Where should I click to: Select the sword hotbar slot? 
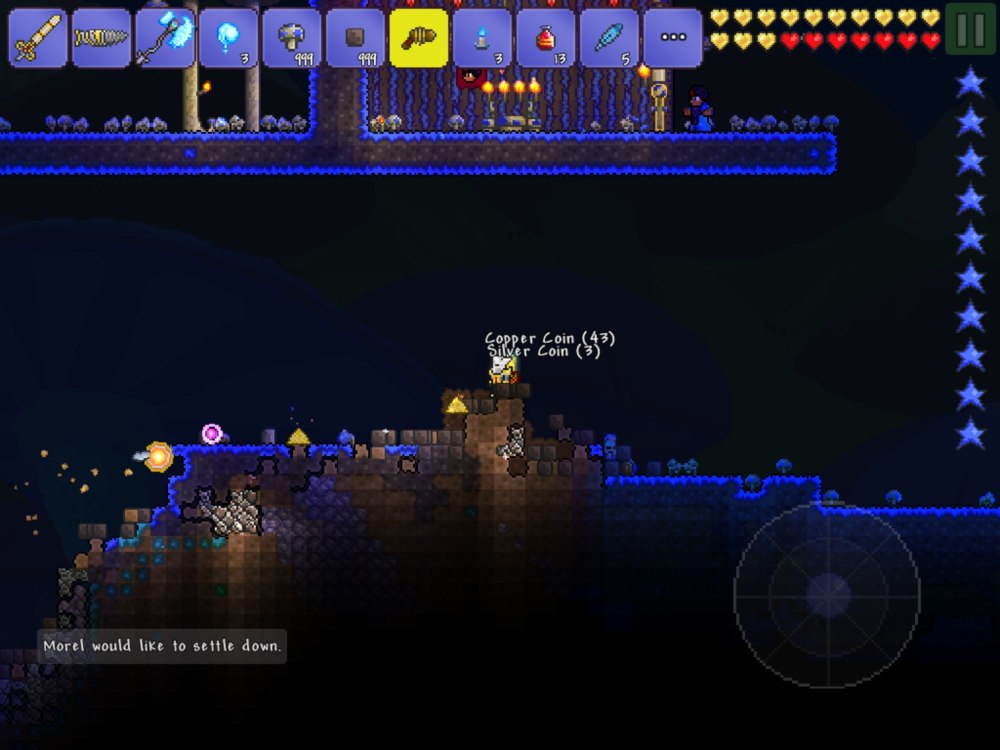pos(37,38)
